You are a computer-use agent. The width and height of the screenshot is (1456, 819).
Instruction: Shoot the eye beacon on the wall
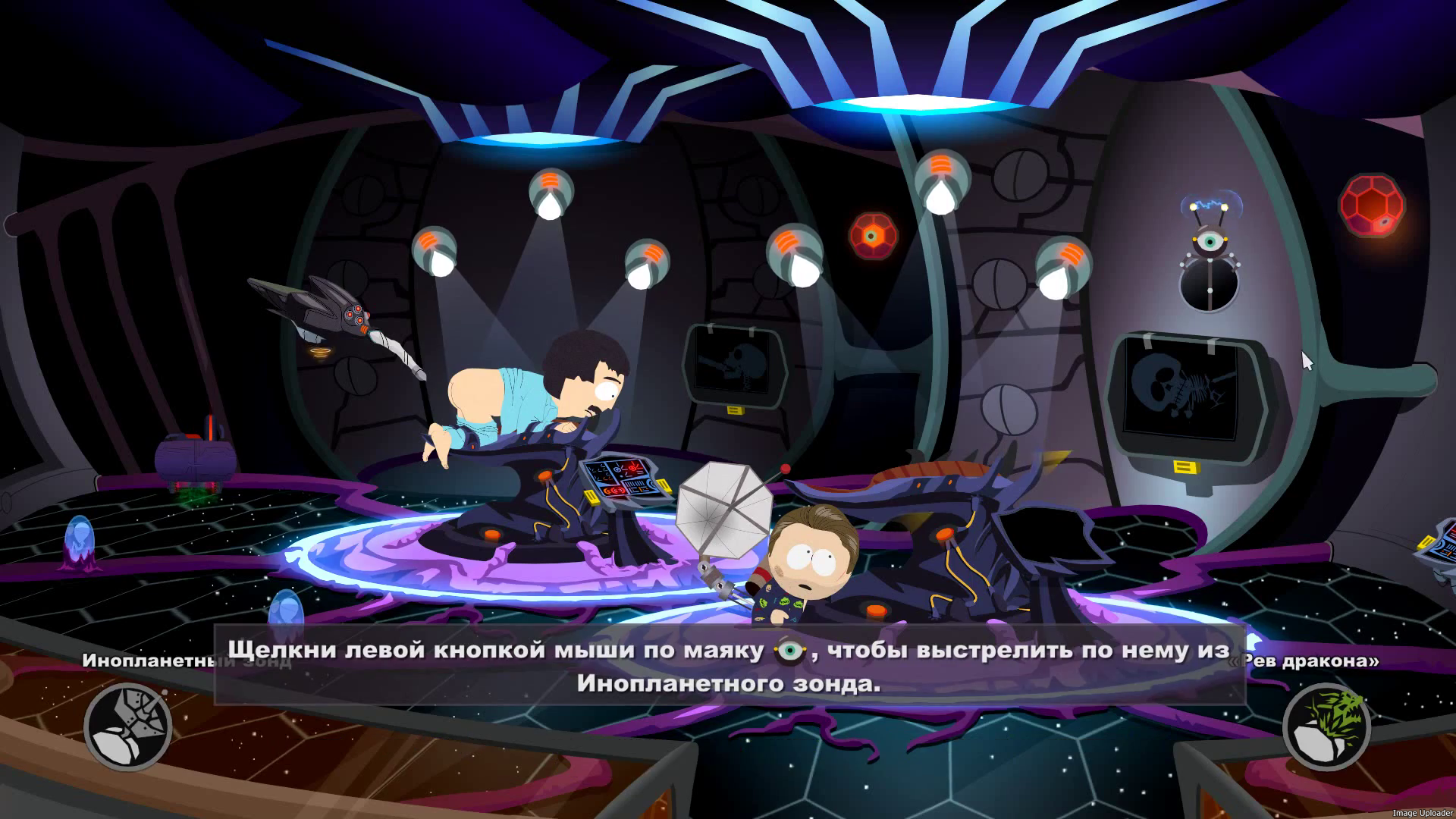[x=1210, y=243]
